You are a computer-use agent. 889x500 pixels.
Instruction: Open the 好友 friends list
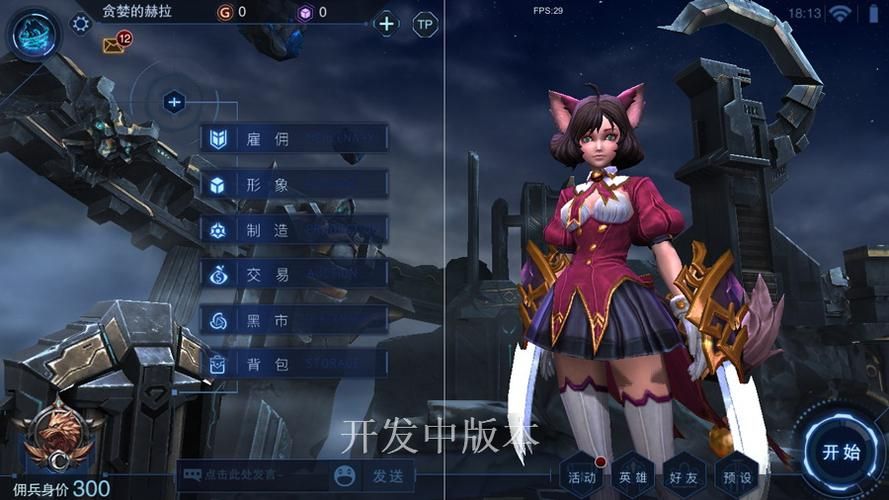tap(684, 477)
